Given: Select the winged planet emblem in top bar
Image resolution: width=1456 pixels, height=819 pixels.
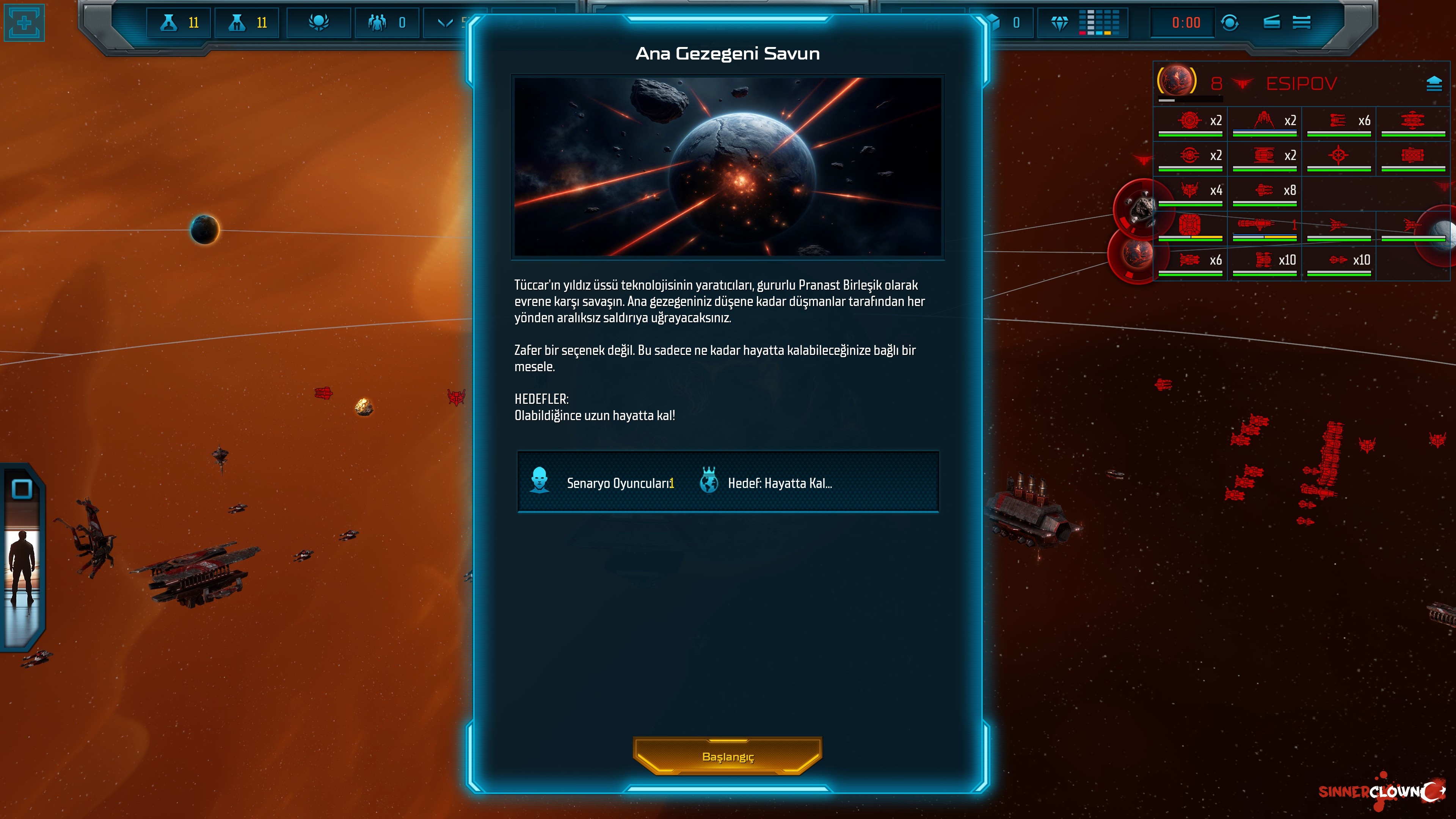Looking at the screenshot, I should tap(319, 23).
